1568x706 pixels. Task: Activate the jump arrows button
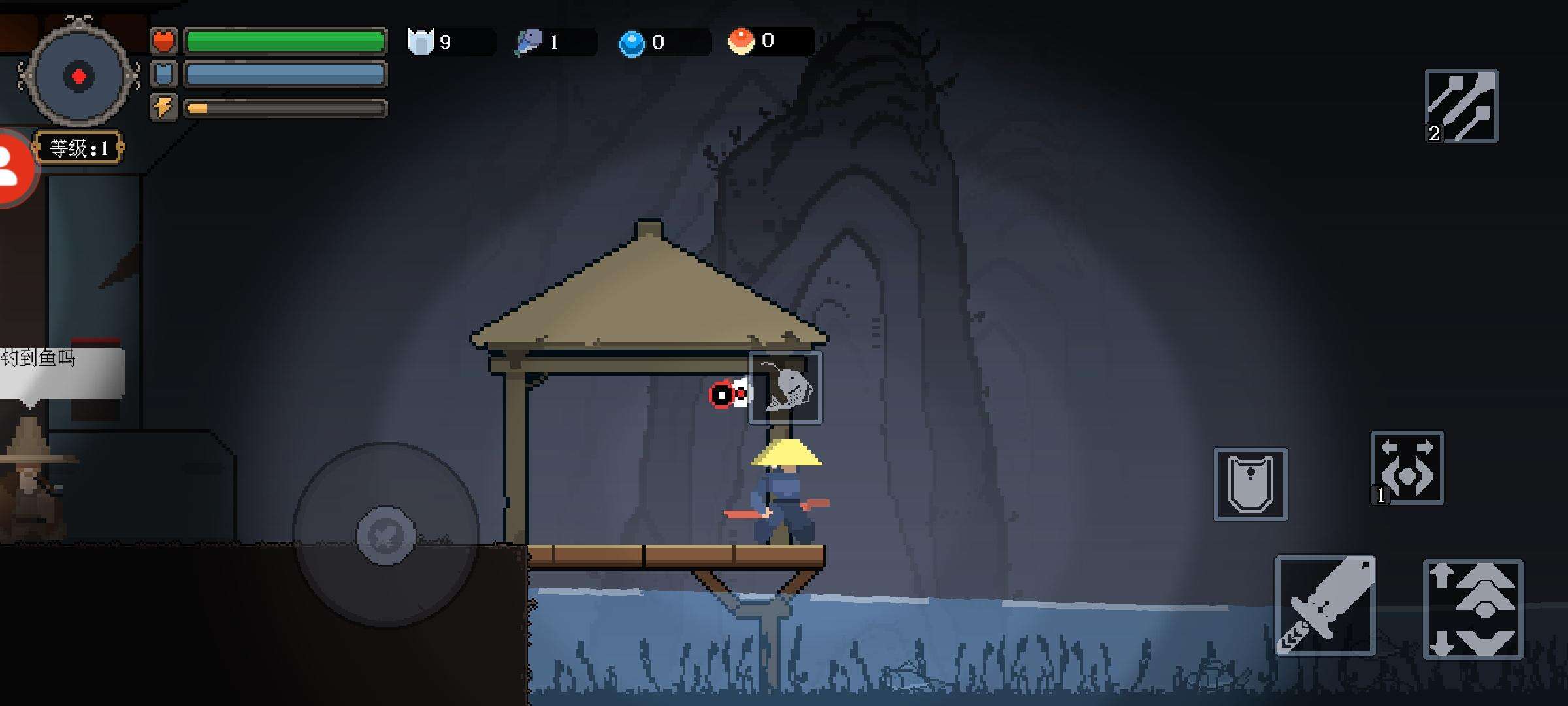1473,609
